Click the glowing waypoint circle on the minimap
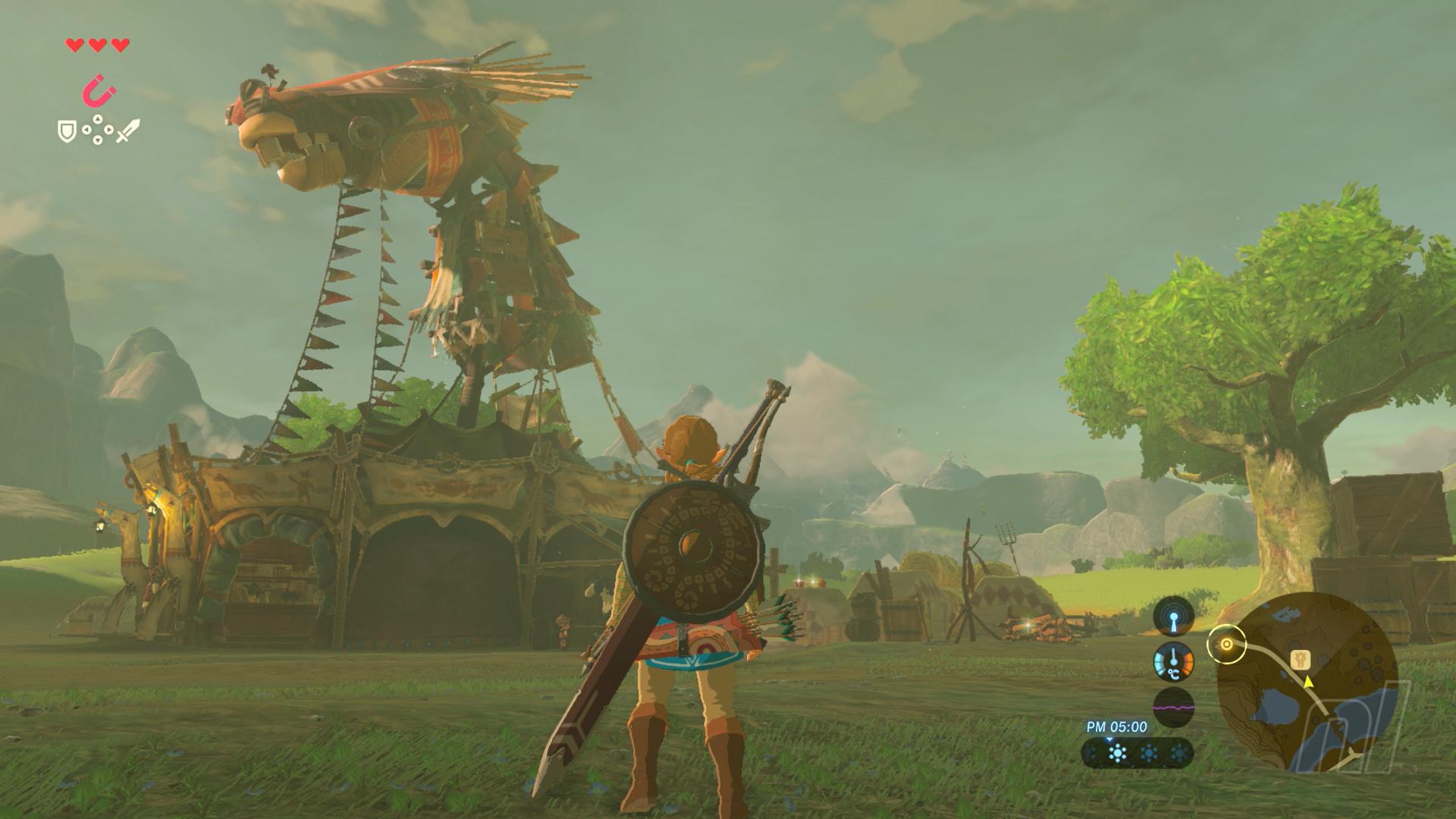This screenshot has height=819, width=1456. (1227, 644)
